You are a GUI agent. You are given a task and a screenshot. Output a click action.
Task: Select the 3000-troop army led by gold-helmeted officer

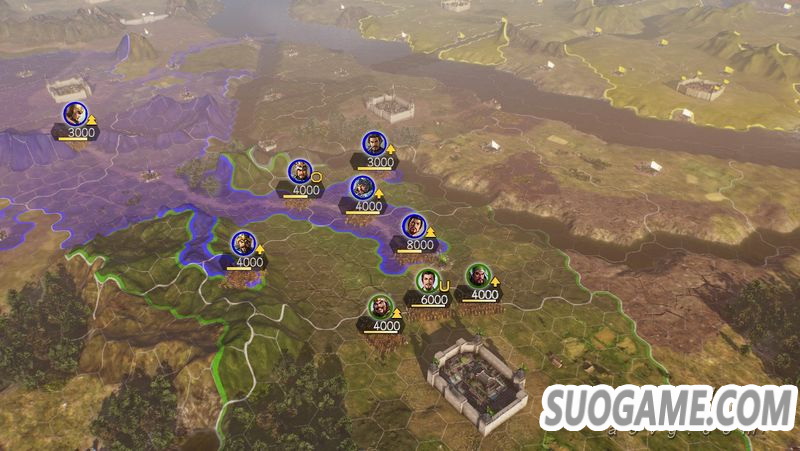[x=74, y=115]
